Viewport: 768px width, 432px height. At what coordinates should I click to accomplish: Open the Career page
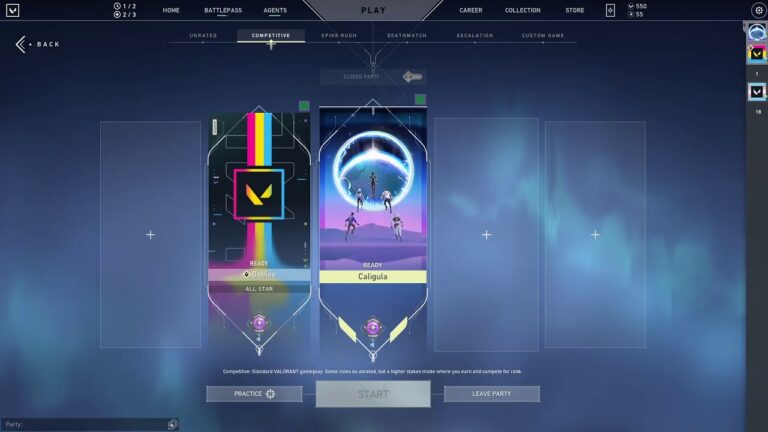(471, 10)
